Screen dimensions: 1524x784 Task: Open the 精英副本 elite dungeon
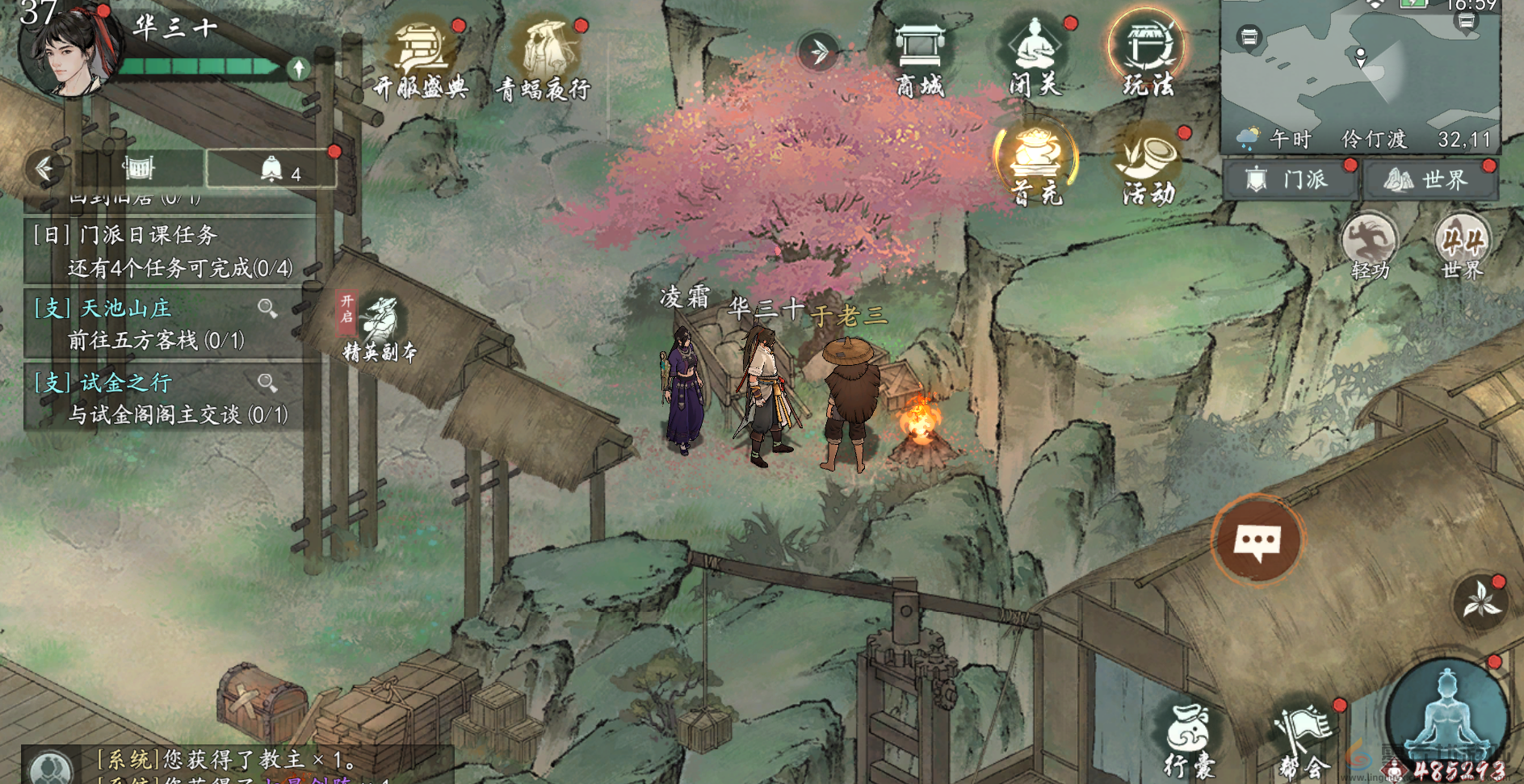click(379, 329)
